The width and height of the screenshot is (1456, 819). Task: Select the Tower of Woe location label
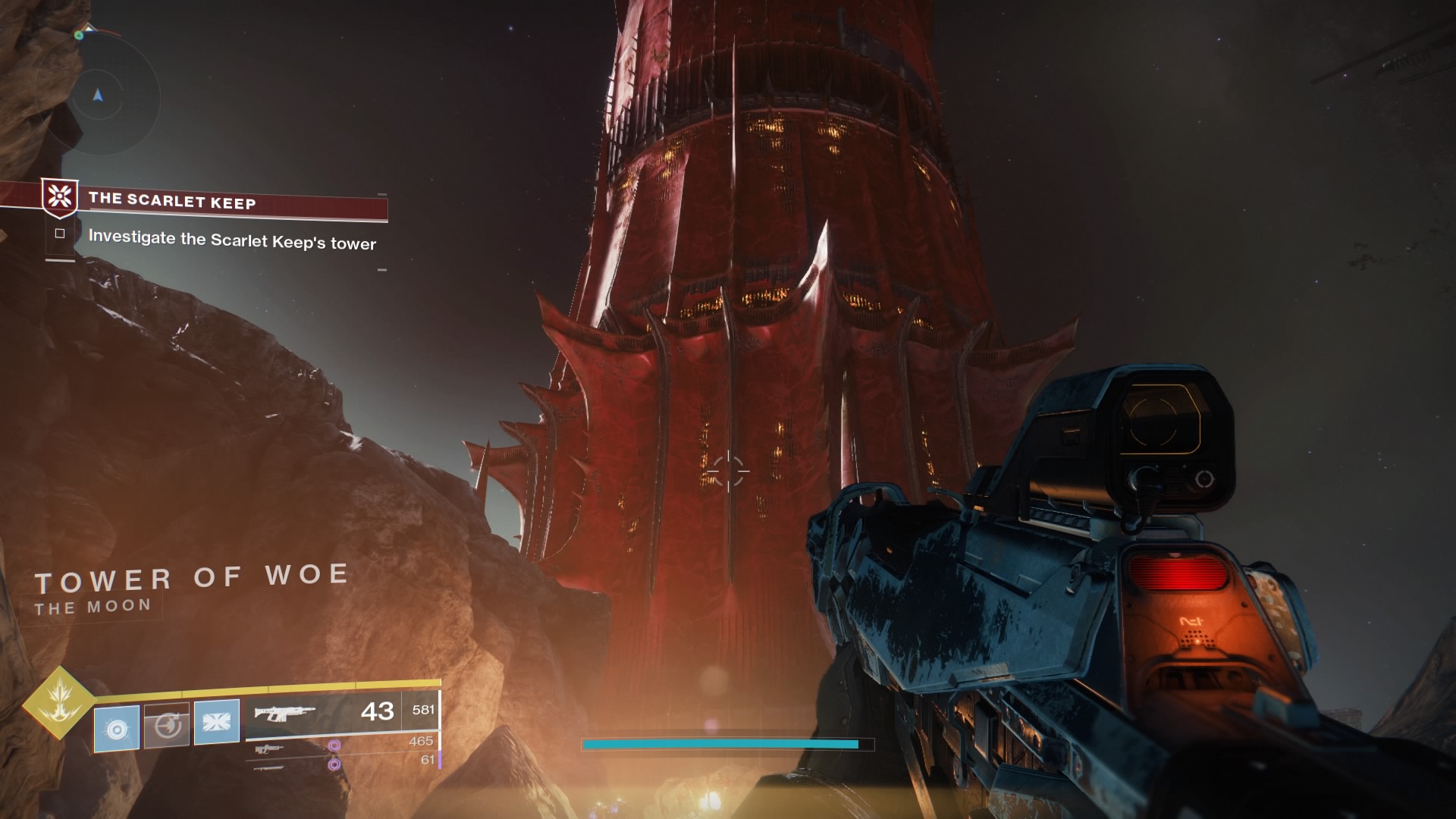192,576
